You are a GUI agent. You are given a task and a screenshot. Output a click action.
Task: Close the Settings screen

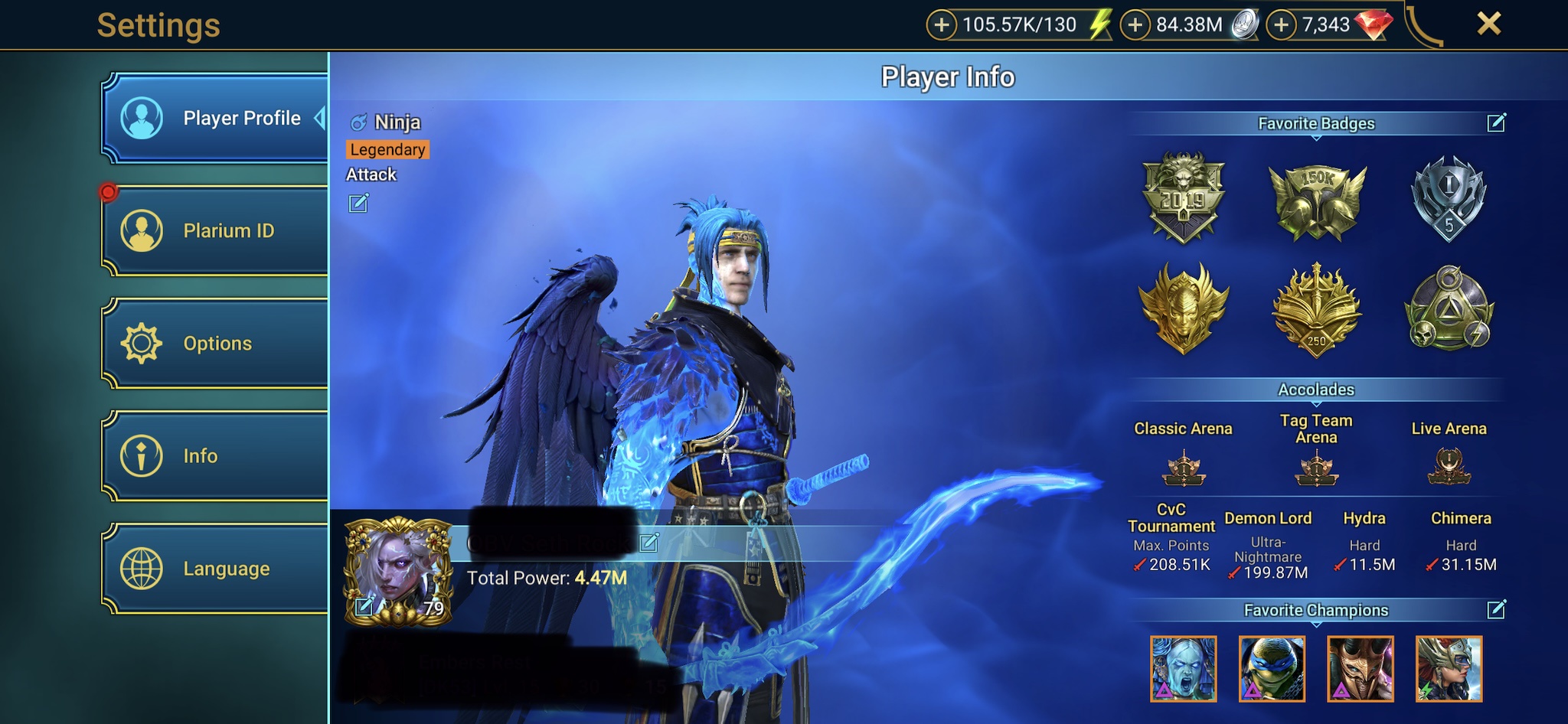tap(1488, 24)
